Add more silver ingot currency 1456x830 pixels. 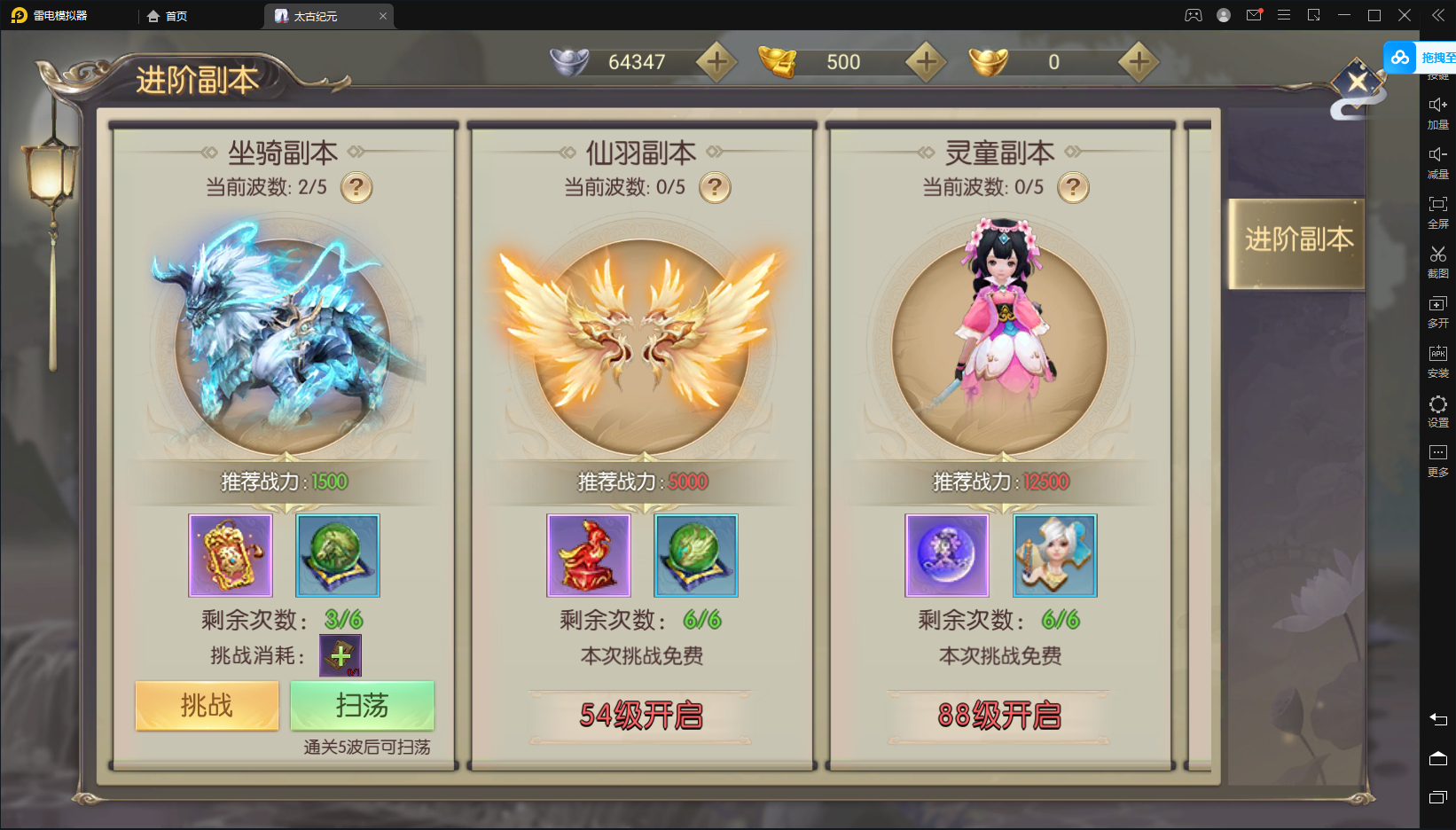716,62
